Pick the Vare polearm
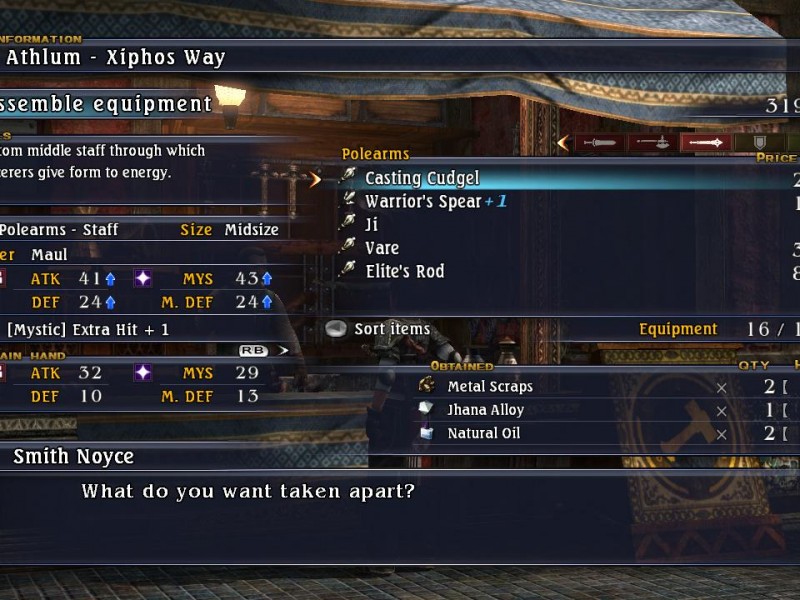Screen dimensions: 800x600 coord(381,248)
